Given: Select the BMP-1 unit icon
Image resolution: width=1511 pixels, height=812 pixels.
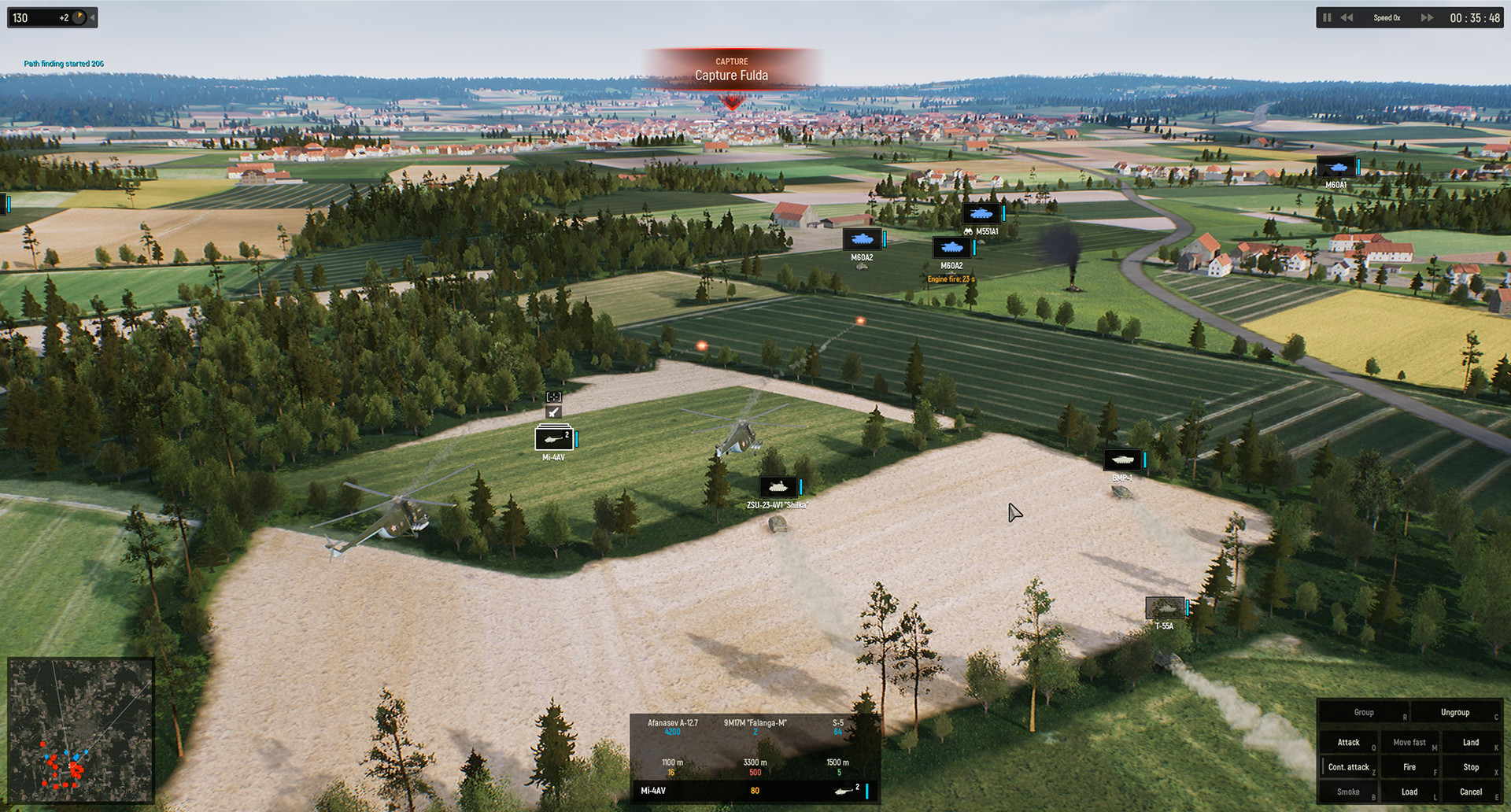Looking at the screenshot, I should click(x=1123, y=460).
